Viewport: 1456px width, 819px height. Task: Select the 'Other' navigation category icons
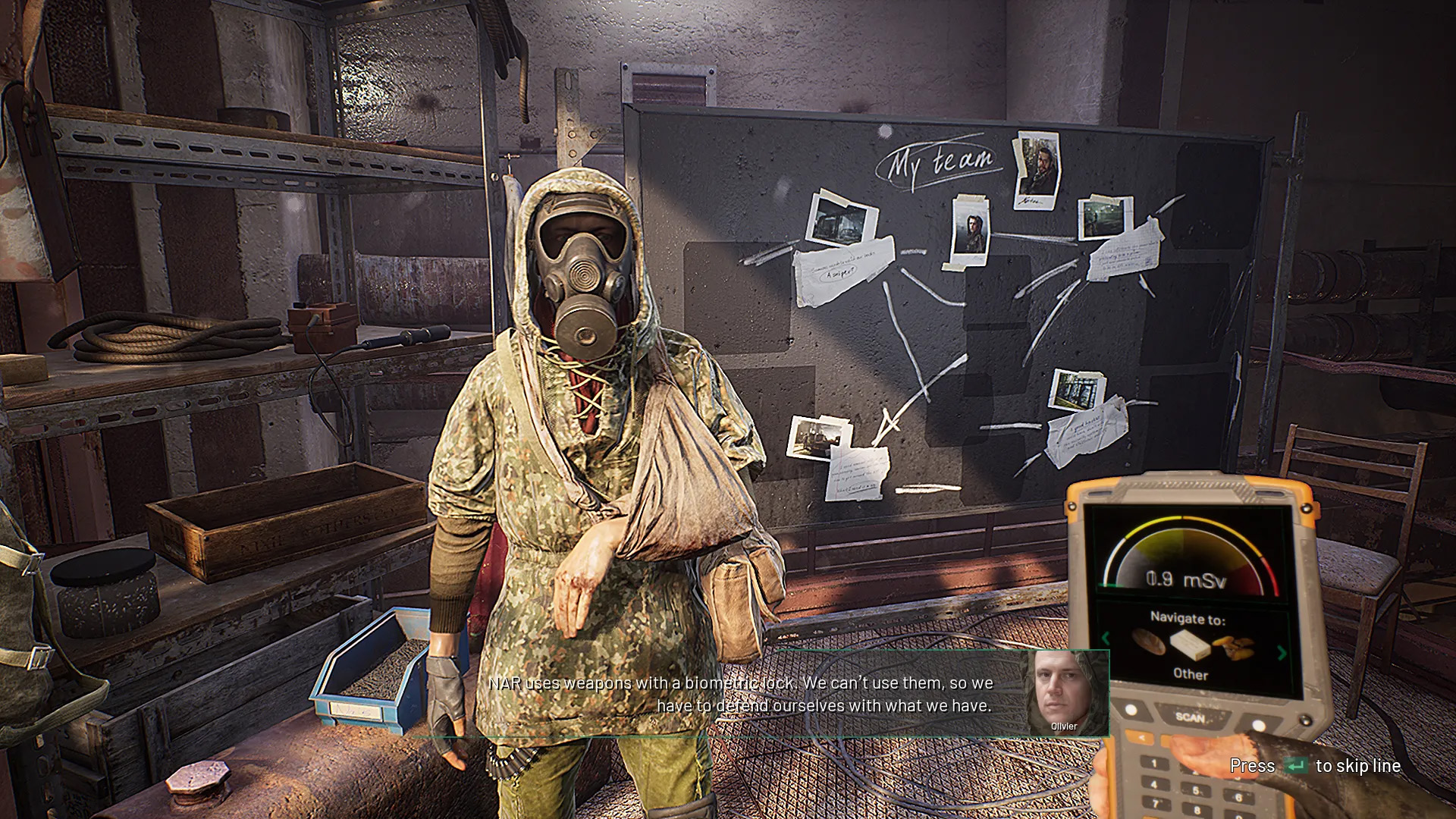(1192, 645)
